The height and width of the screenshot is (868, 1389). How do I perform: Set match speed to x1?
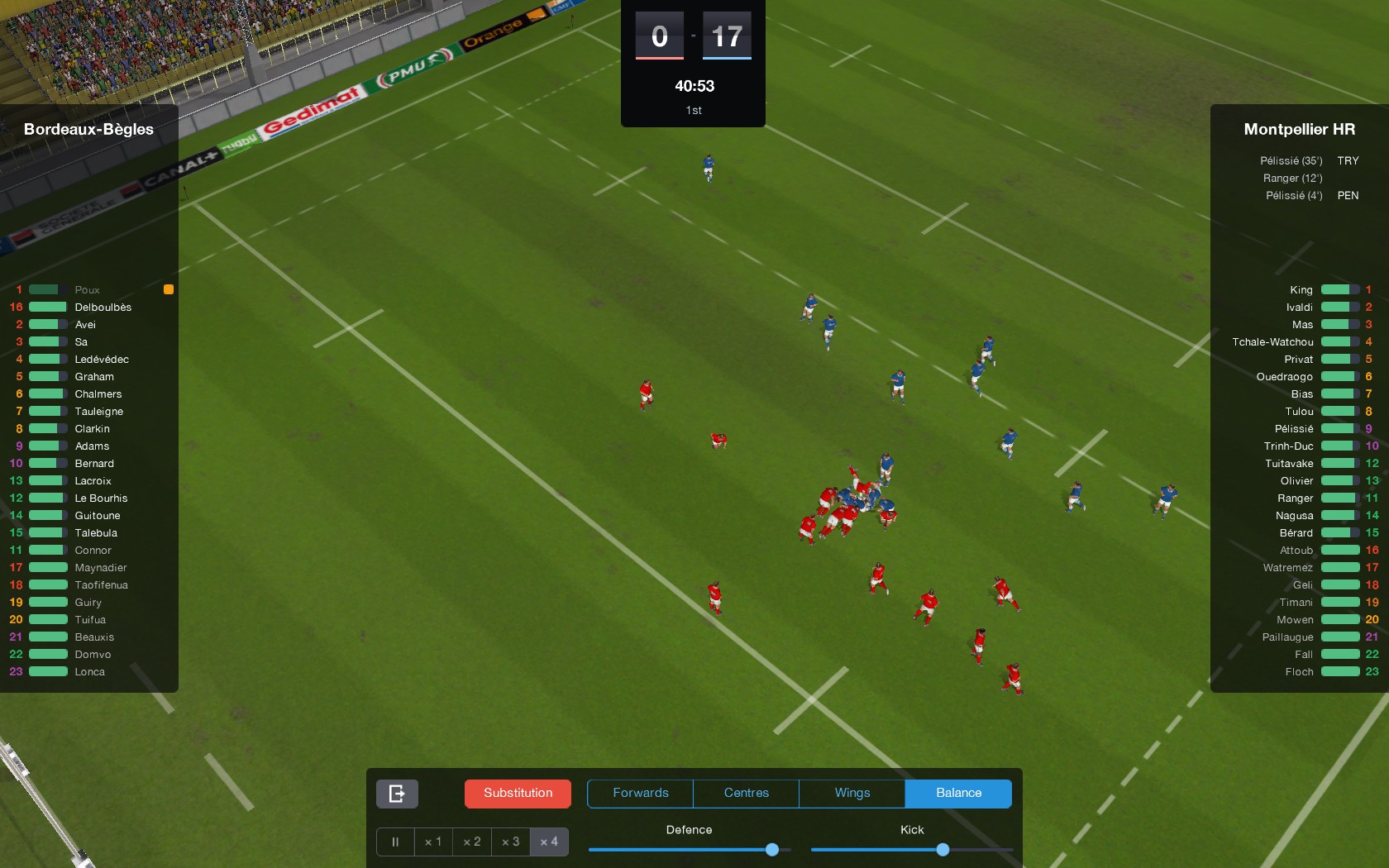point(433,842)
